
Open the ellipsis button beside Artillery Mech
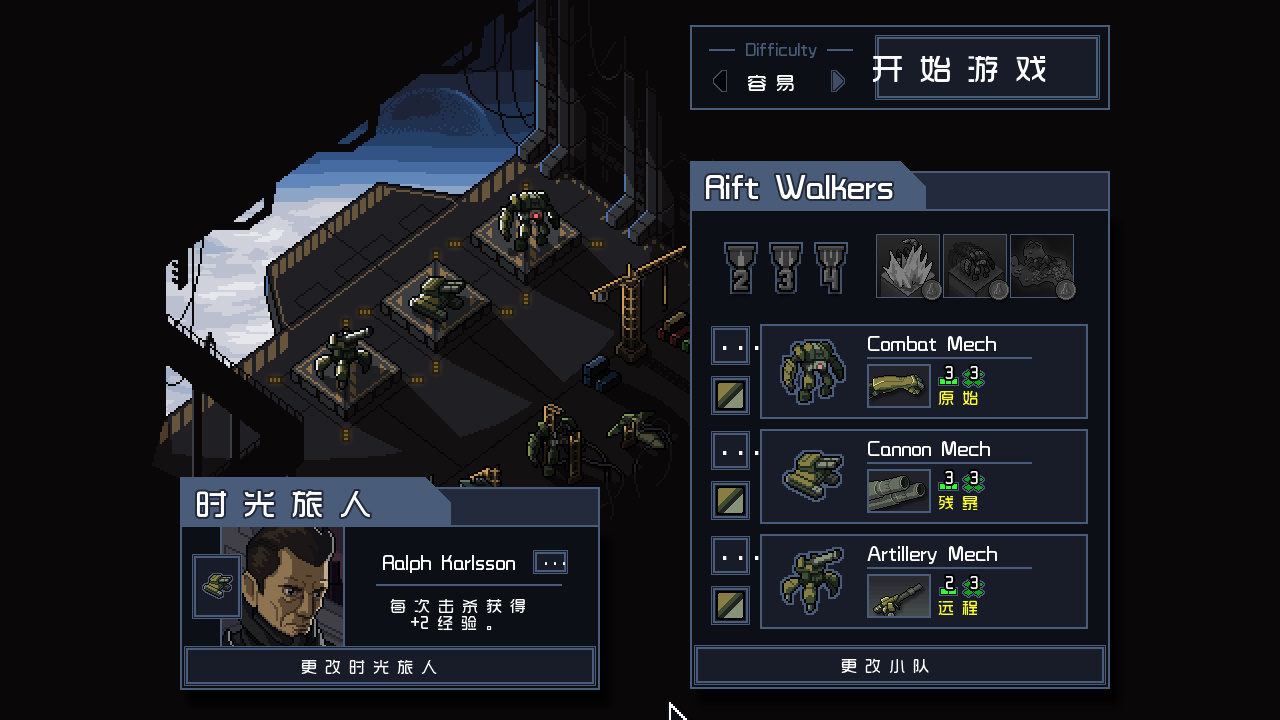pos(731,556)
